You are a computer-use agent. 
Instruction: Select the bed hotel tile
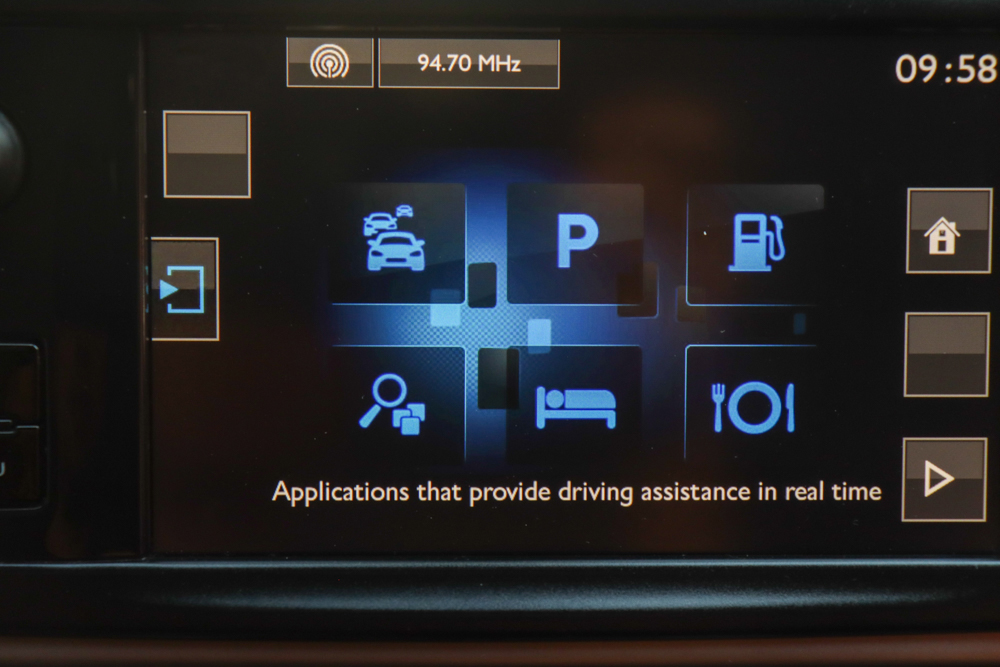coord(575,404)
